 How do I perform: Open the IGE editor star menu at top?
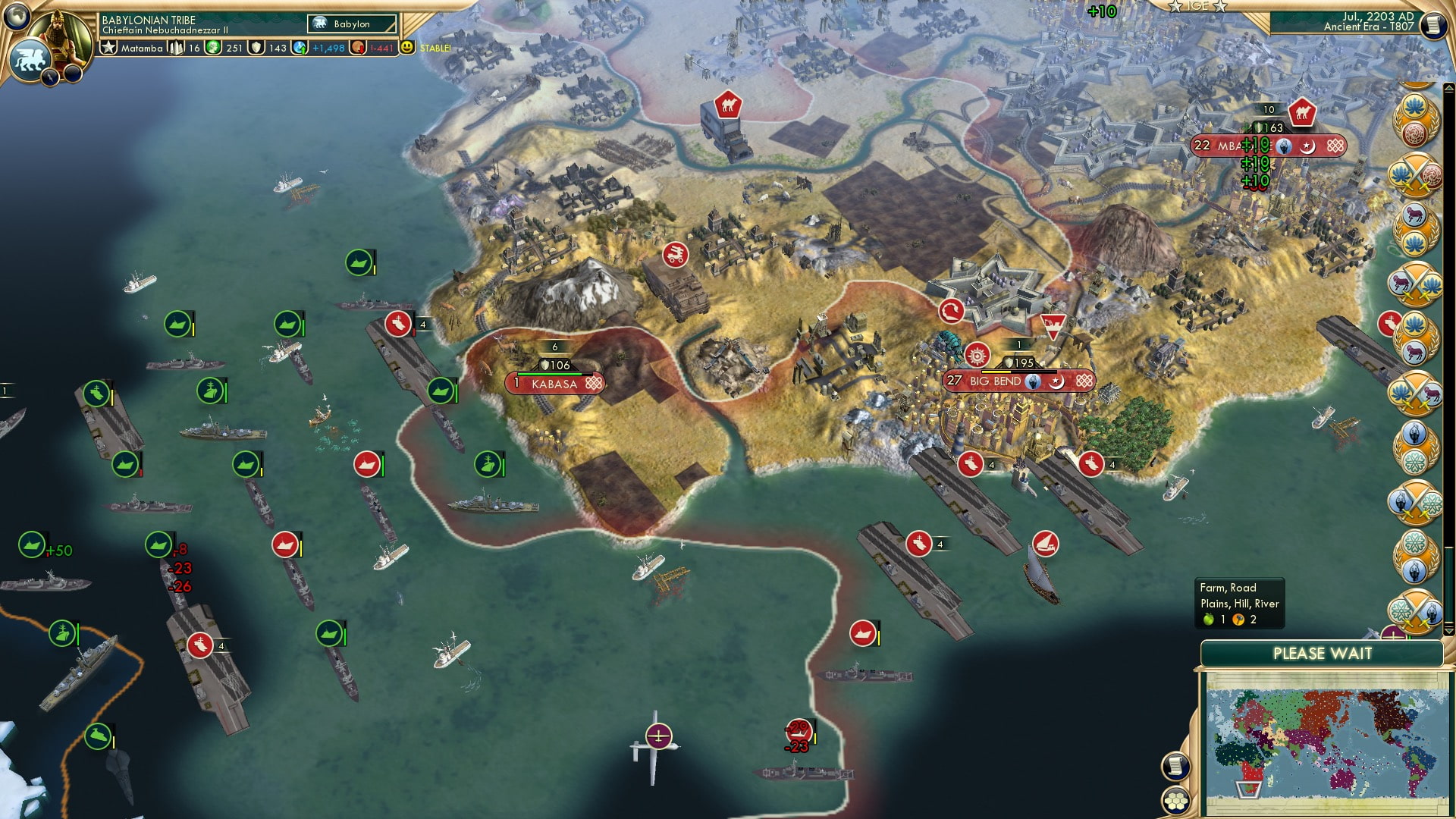[1198, 8]
